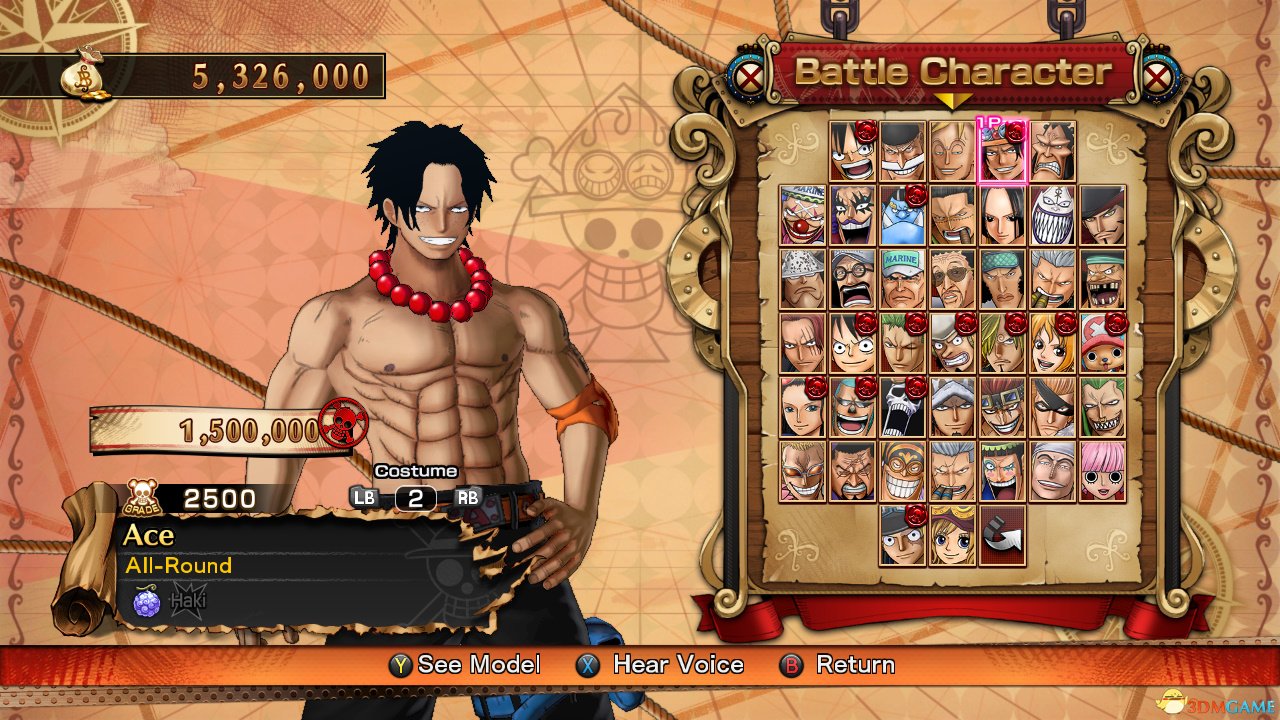Choose Brook the skeleton portrait

click(903, 406)
